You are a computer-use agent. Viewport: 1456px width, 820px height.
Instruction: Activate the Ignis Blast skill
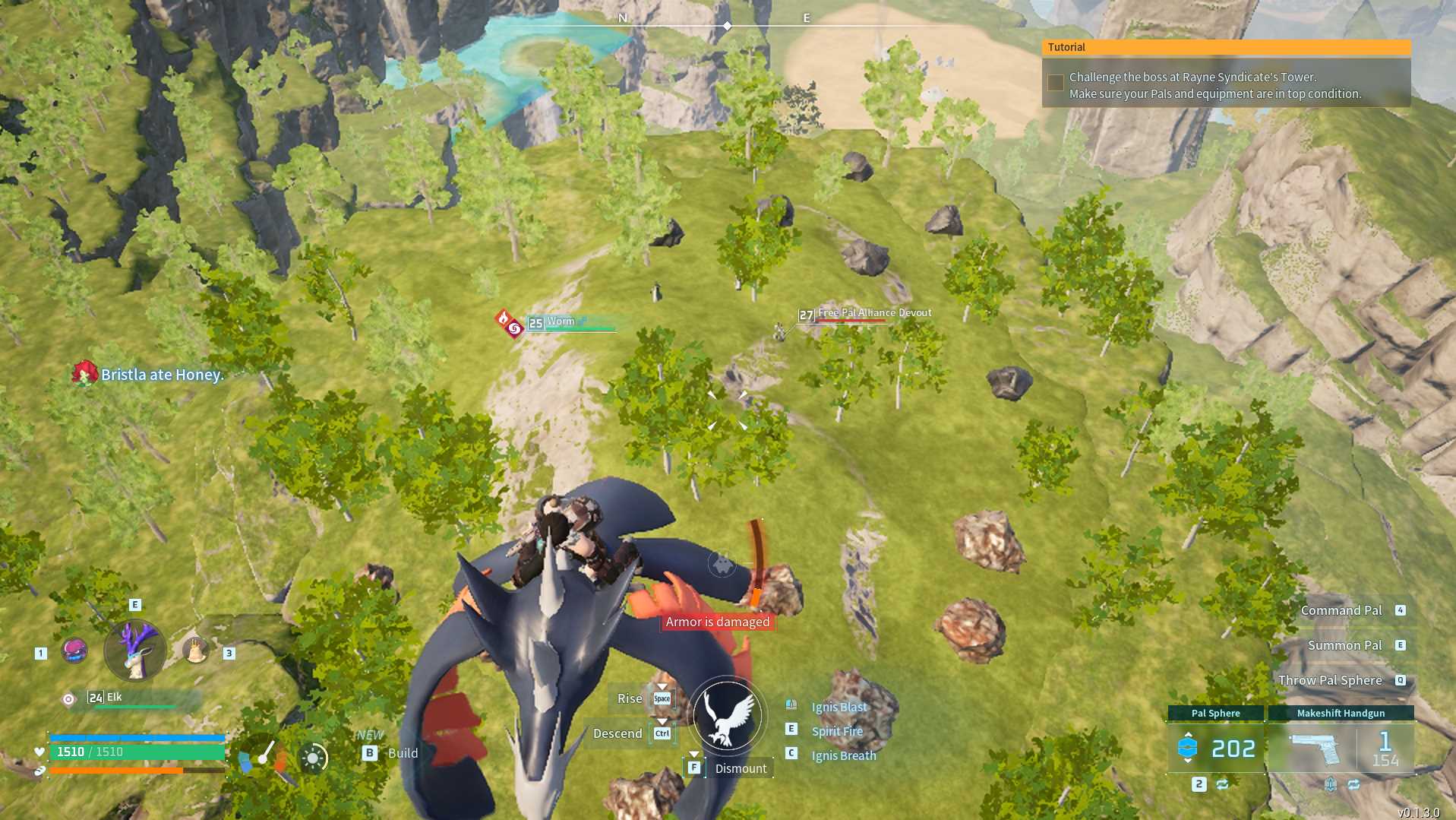(x=839, y=707)
